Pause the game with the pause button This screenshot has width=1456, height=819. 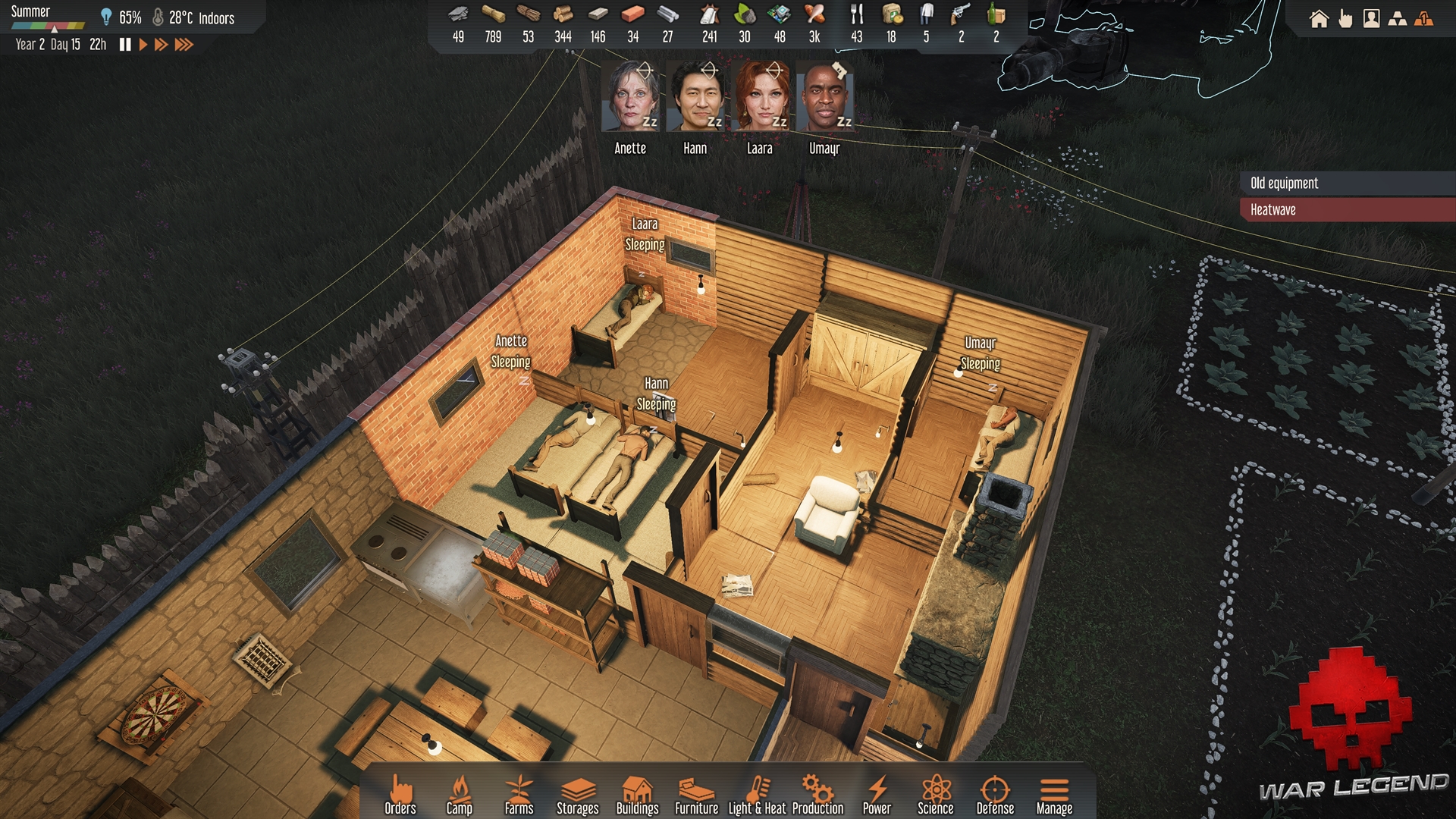click(x=125, y=45)
